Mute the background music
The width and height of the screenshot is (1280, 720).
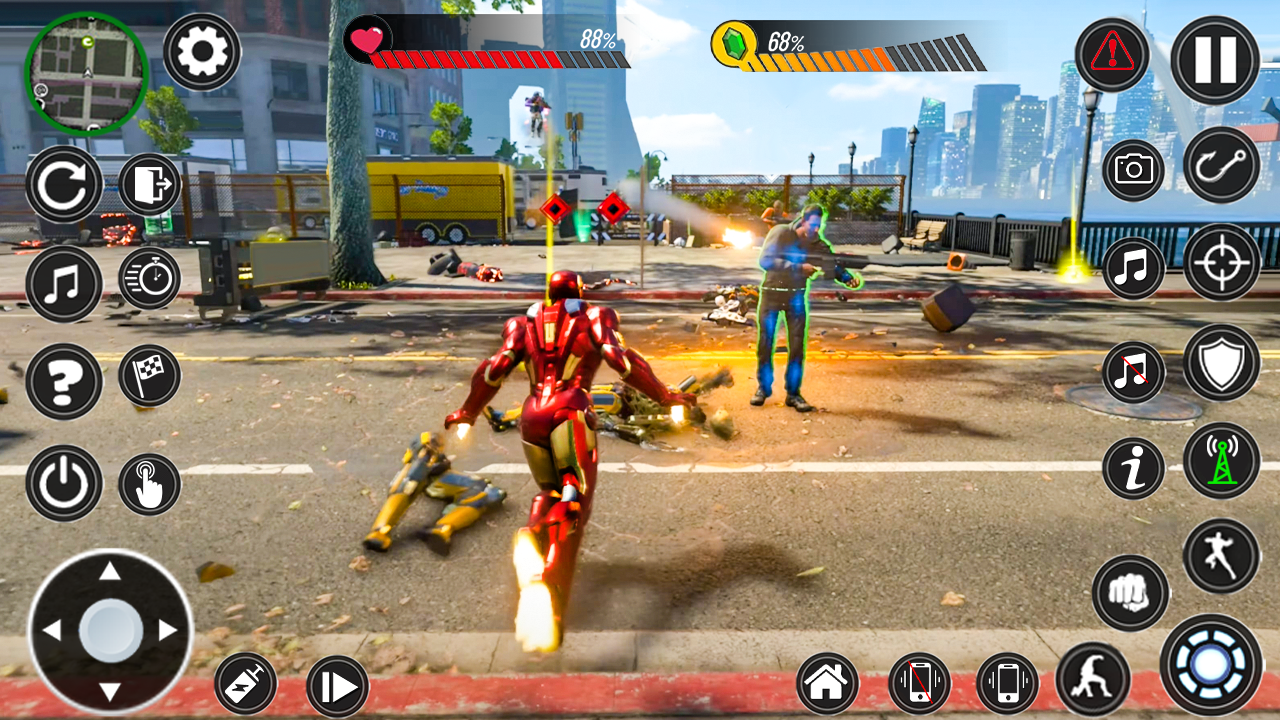click(x=1133, y=372)
